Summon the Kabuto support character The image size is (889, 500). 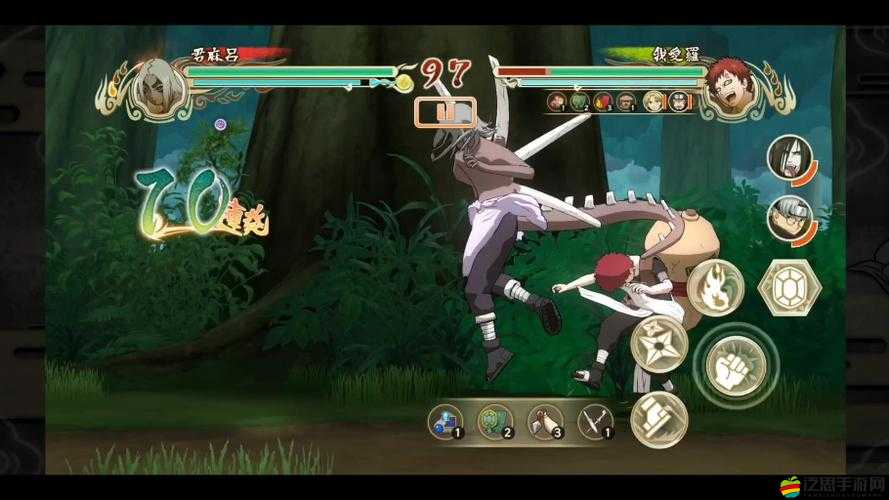(x=788, y=217)
